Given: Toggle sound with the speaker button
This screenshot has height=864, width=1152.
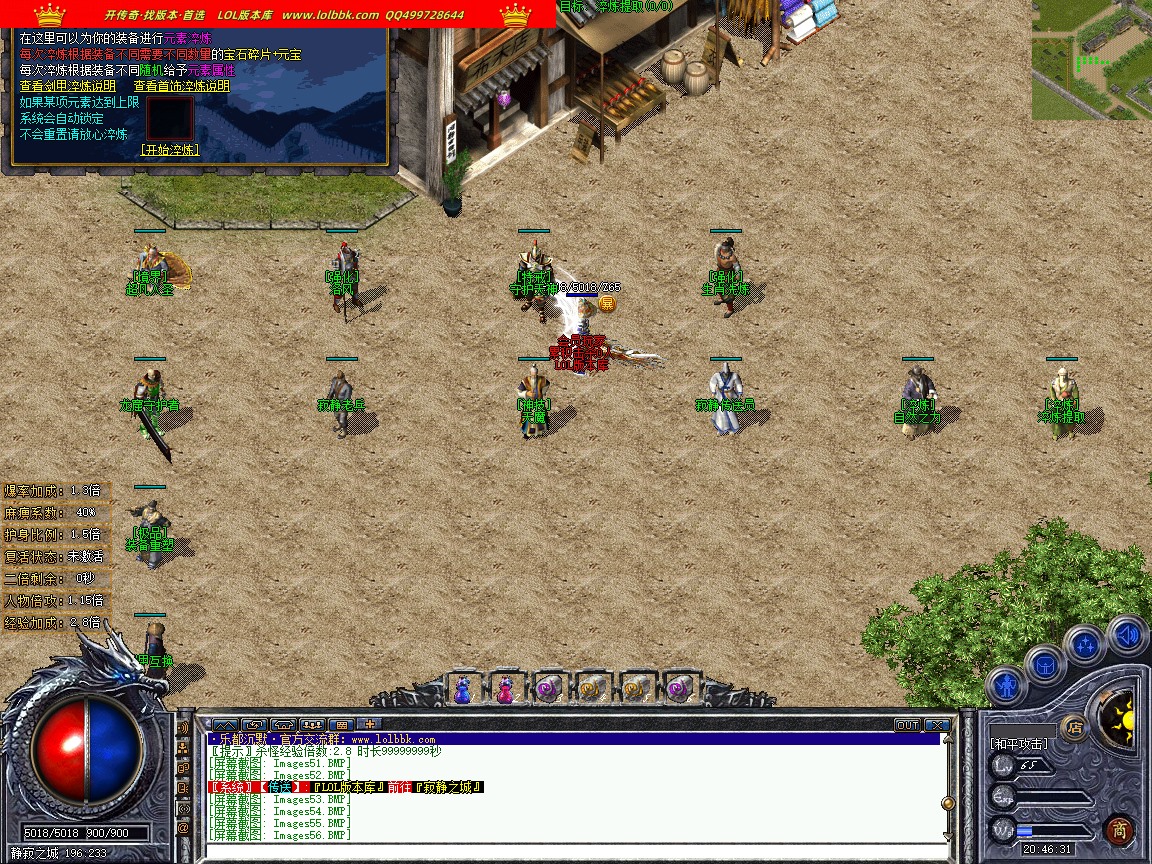Looking at the screenshot, I should 1127,634.
